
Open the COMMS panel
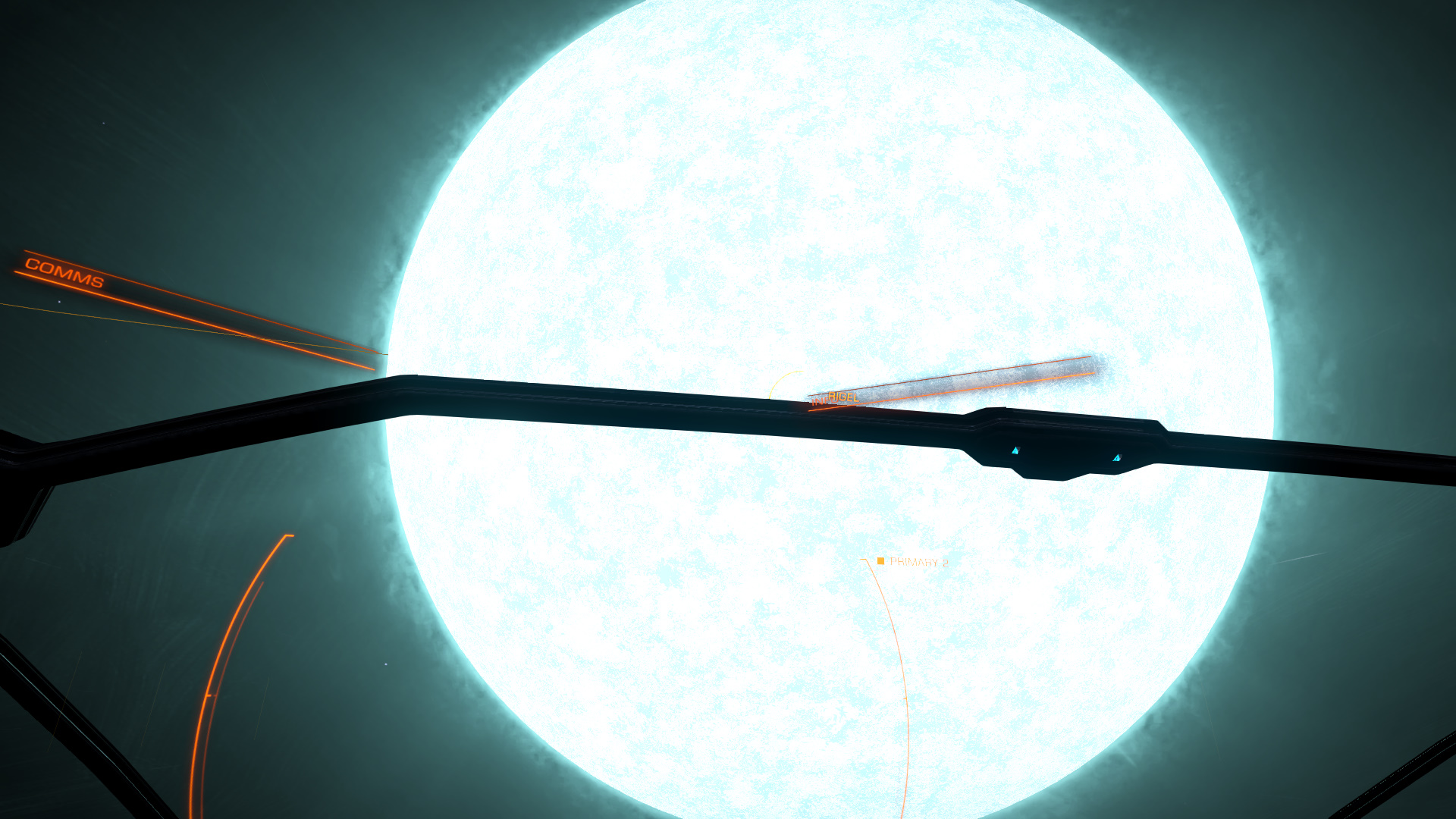point(64,273)
